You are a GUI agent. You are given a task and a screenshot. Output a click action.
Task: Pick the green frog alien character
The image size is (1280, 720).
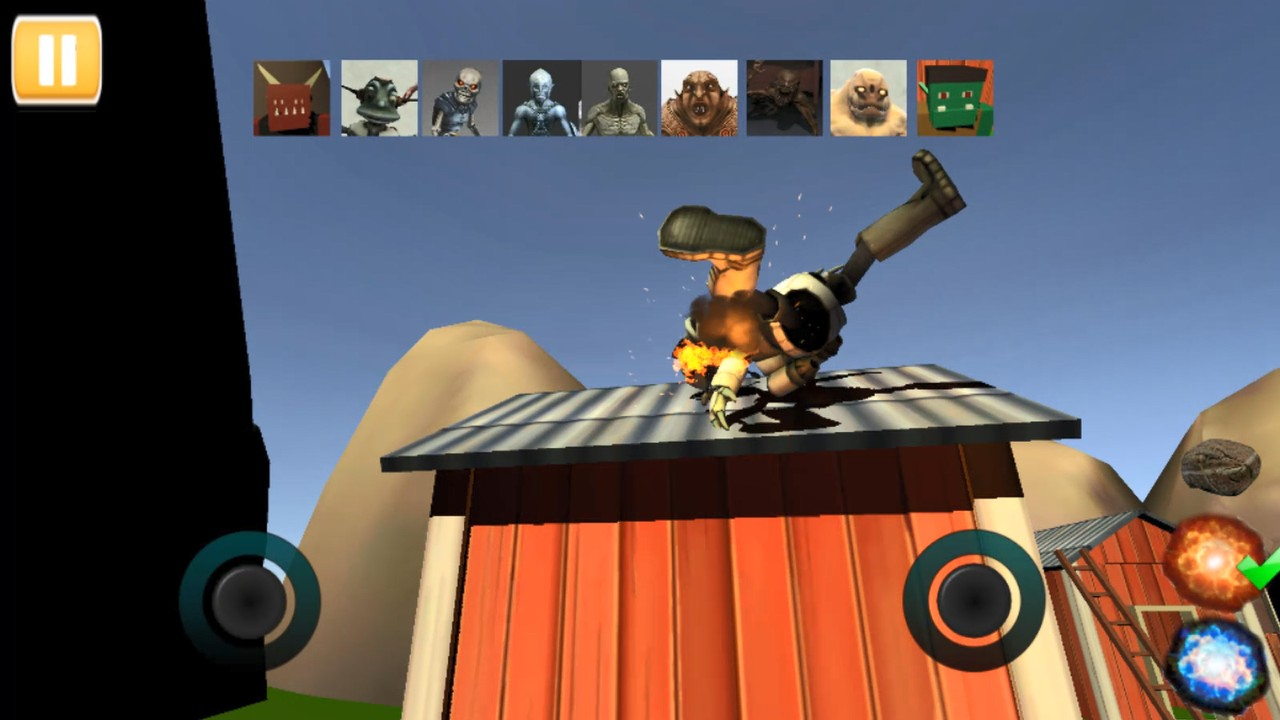(378, 96)
